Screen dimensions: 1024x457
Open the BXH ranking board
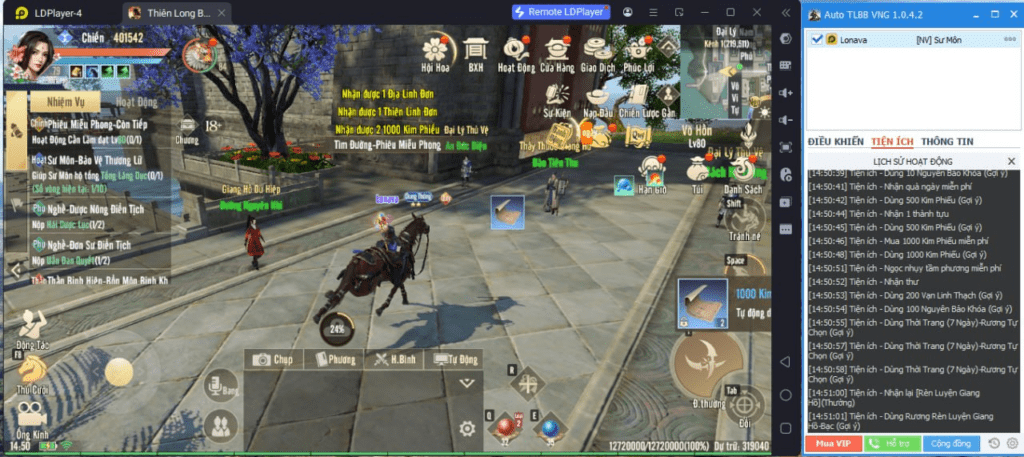(476, 50)
